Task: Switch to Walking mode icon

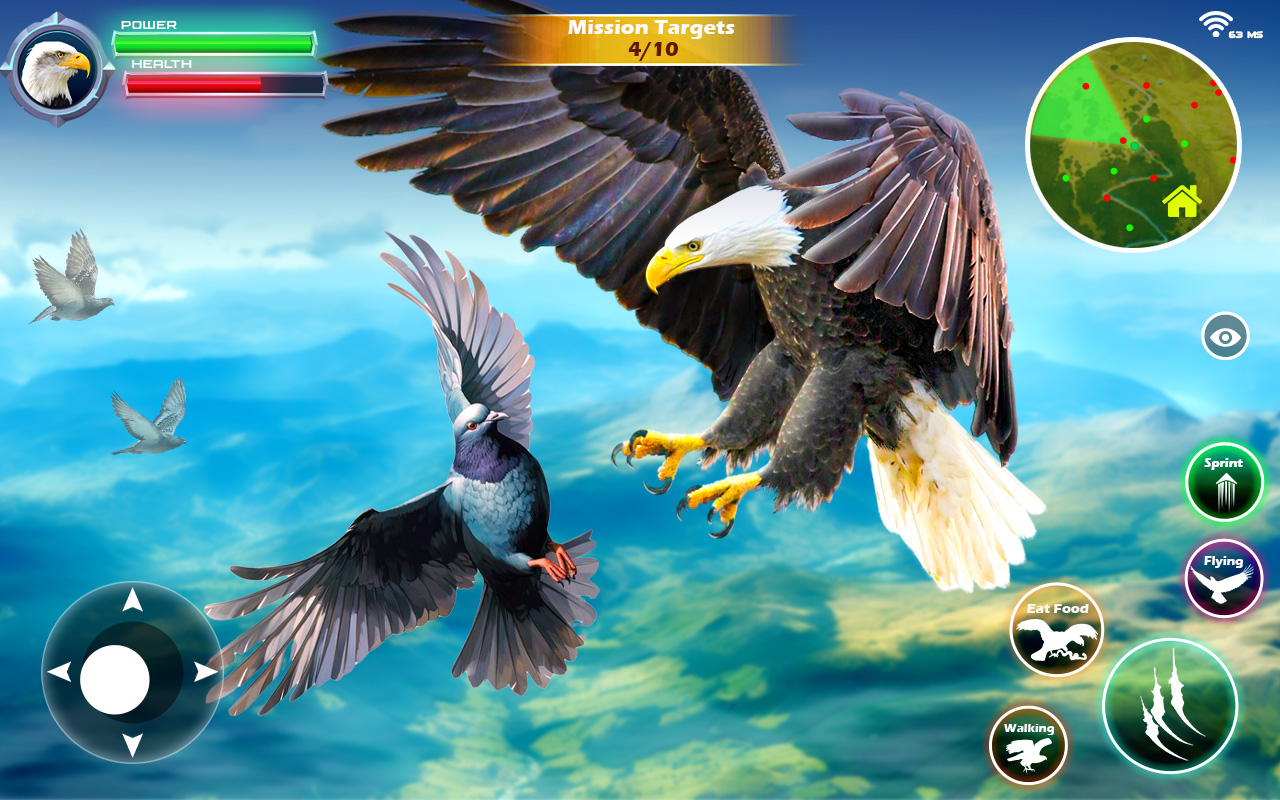Action: [1029, 745]
